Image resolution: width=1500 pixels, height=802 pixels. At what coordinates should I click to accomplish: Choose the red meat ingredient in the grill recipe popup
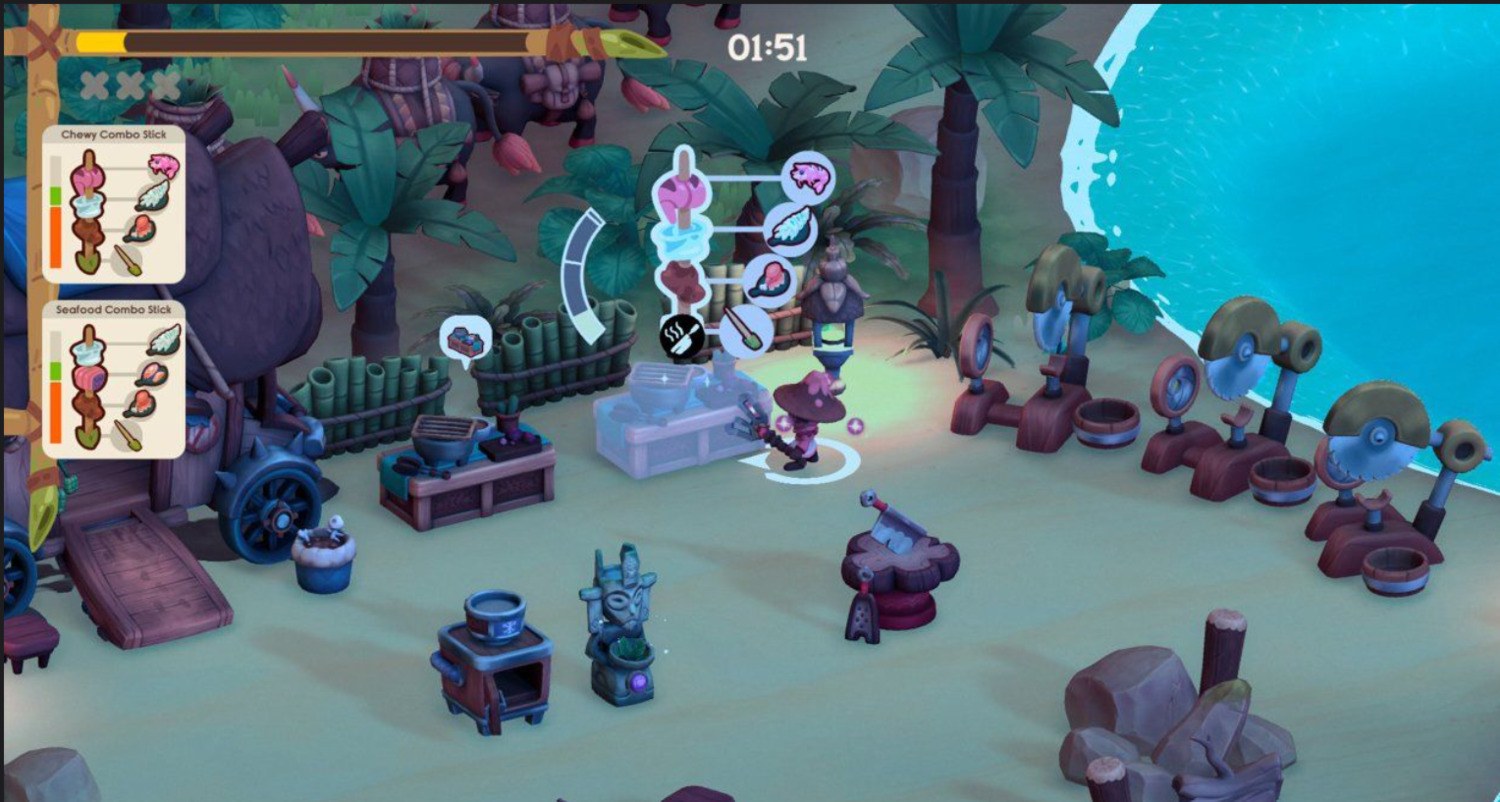pyautogui.click(x=768, y=277)
